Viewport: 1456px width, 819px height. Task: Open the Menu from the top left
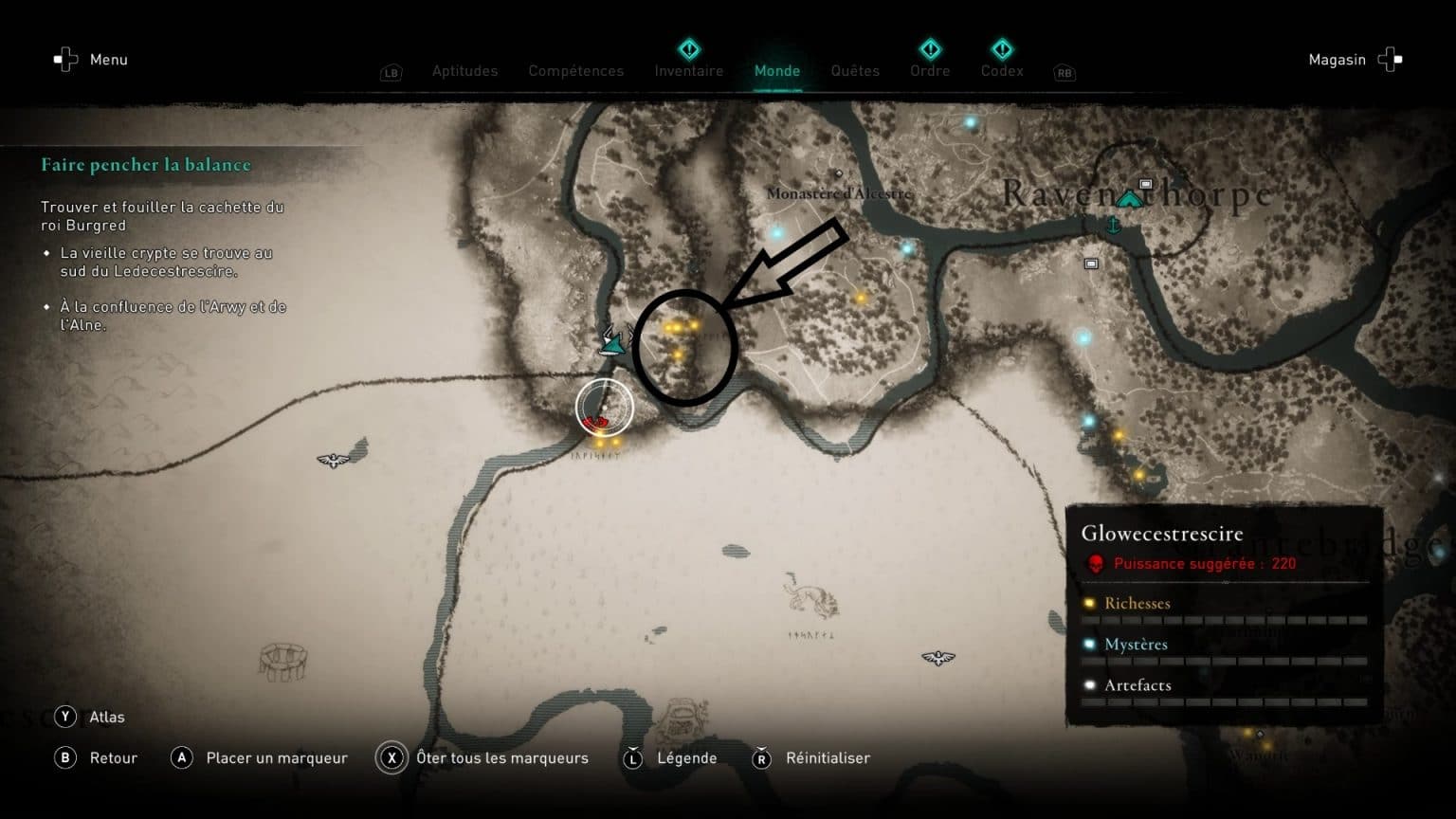[91, 59]
